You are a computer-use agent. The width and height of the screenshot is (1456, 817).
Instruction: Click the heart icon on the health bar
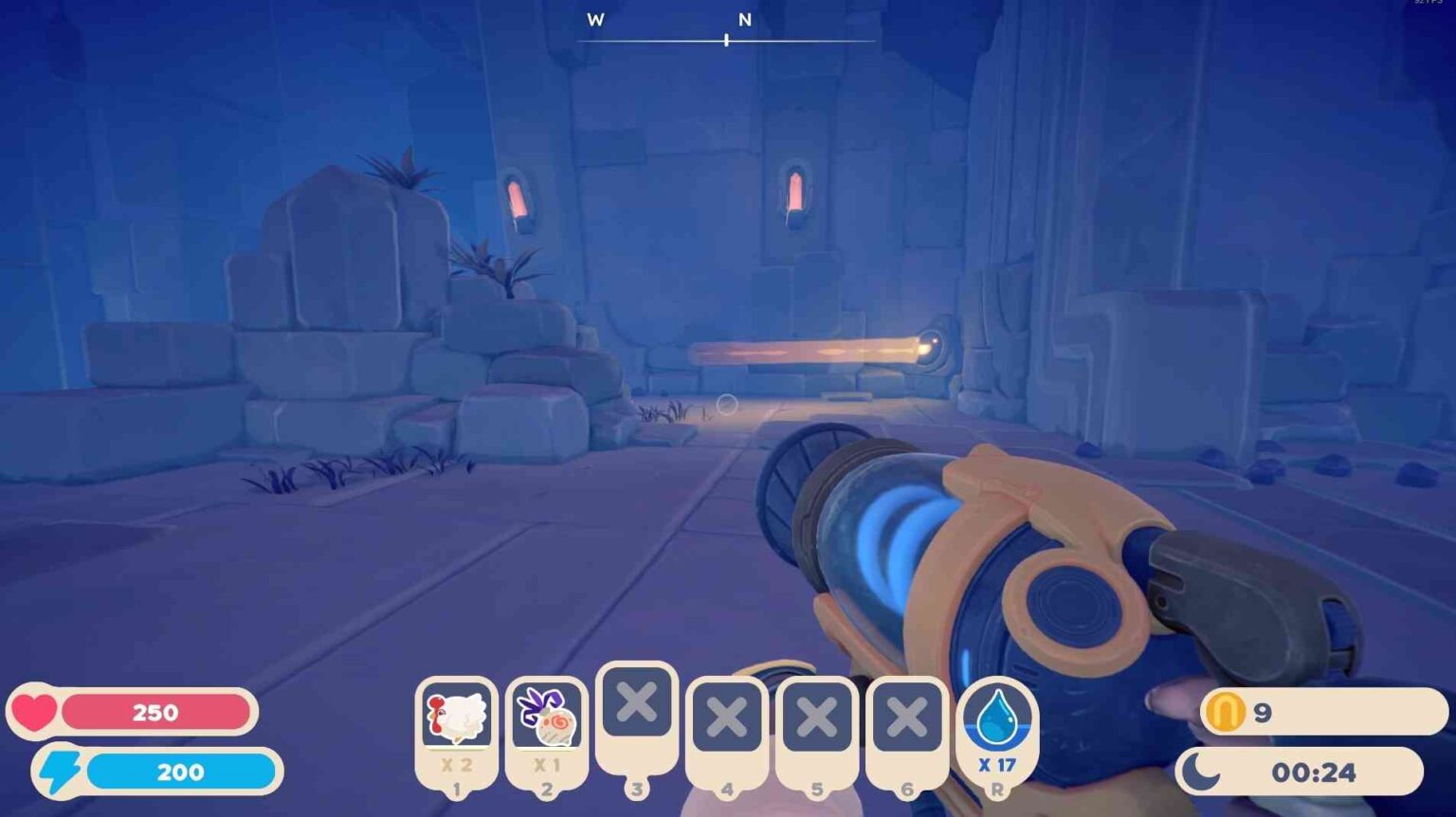(x=36, y=712)
